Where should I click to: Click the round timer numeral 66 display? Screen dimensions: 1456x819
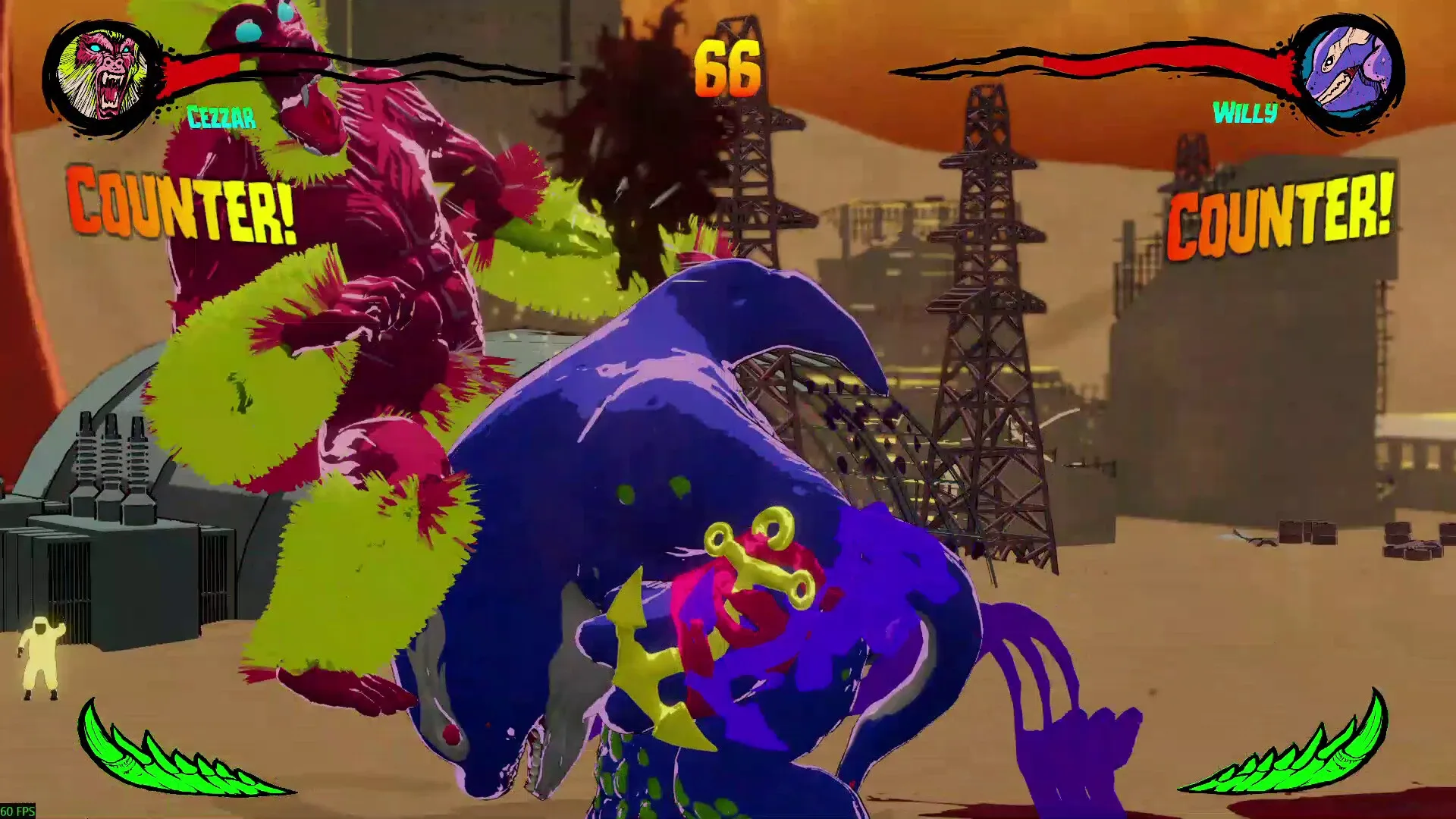730,68
